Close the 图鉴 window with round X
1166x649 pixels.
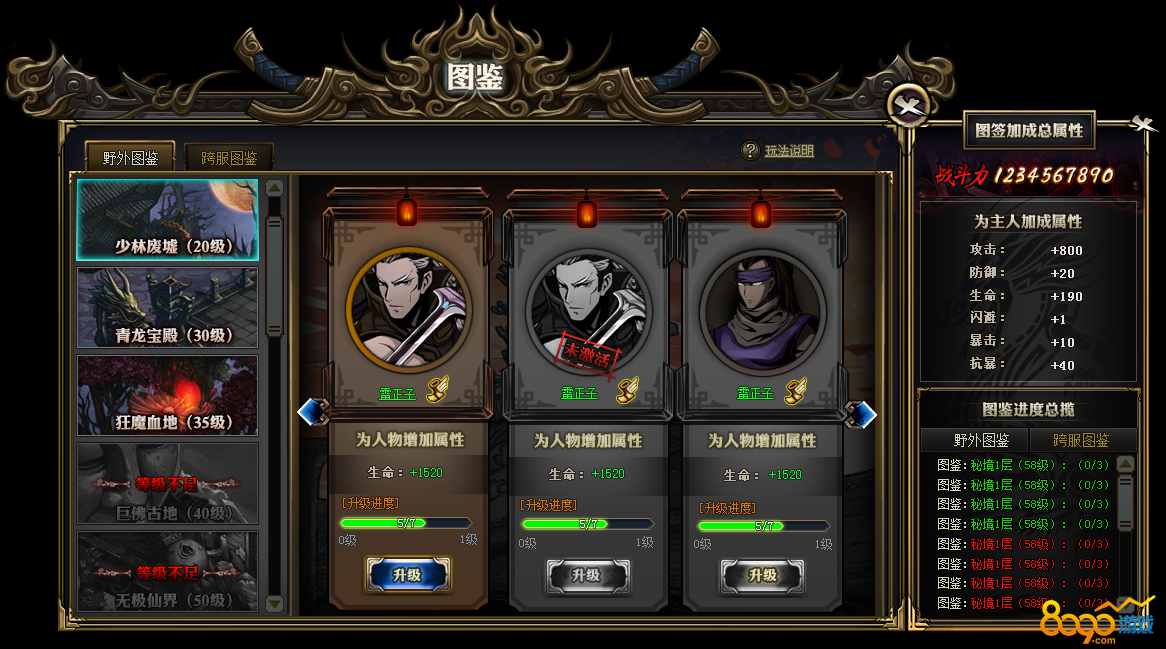pos(908,104)
